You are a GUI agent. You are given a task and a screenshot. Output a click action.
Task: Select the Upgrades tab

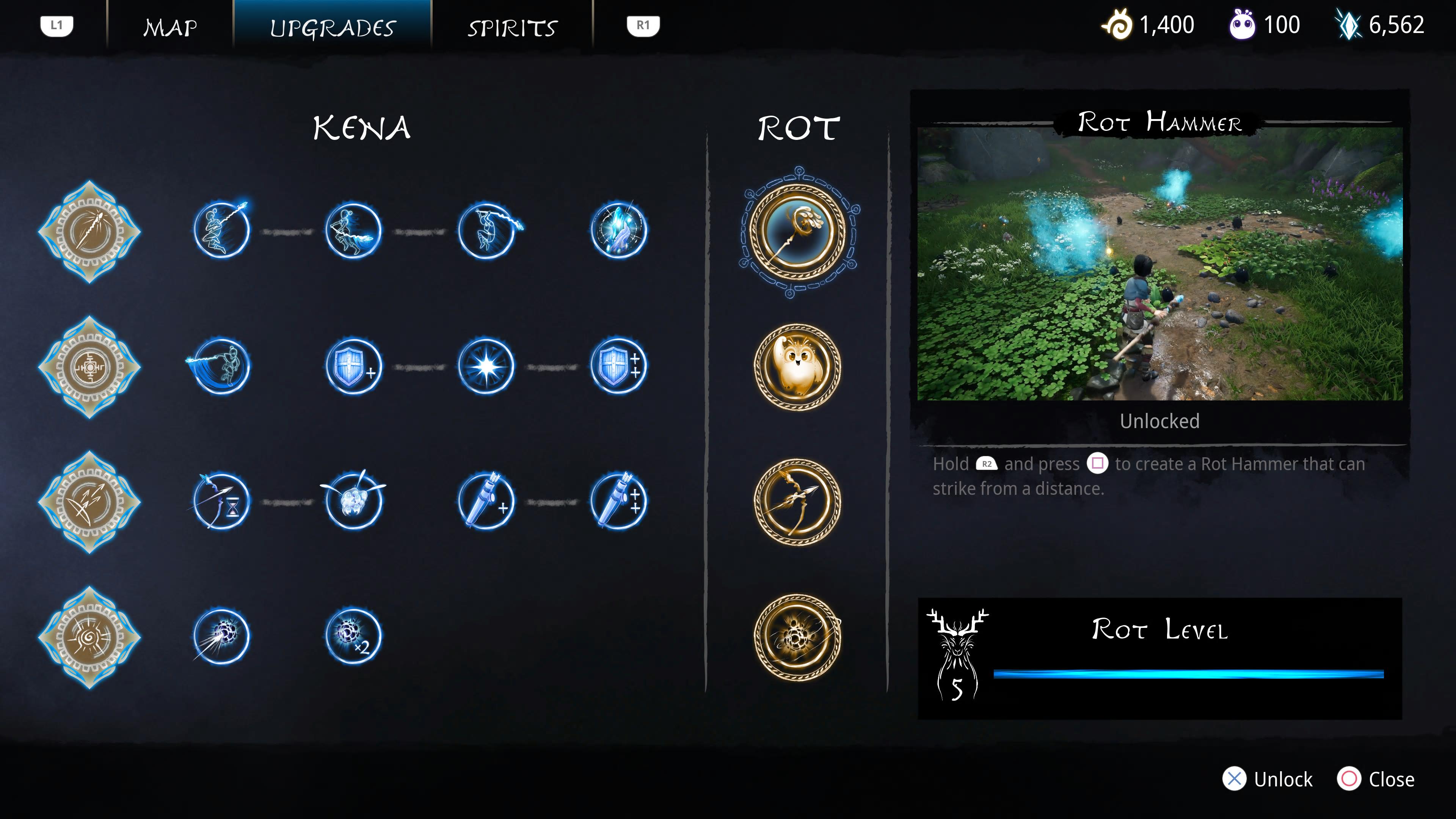(x=333, y=27)
